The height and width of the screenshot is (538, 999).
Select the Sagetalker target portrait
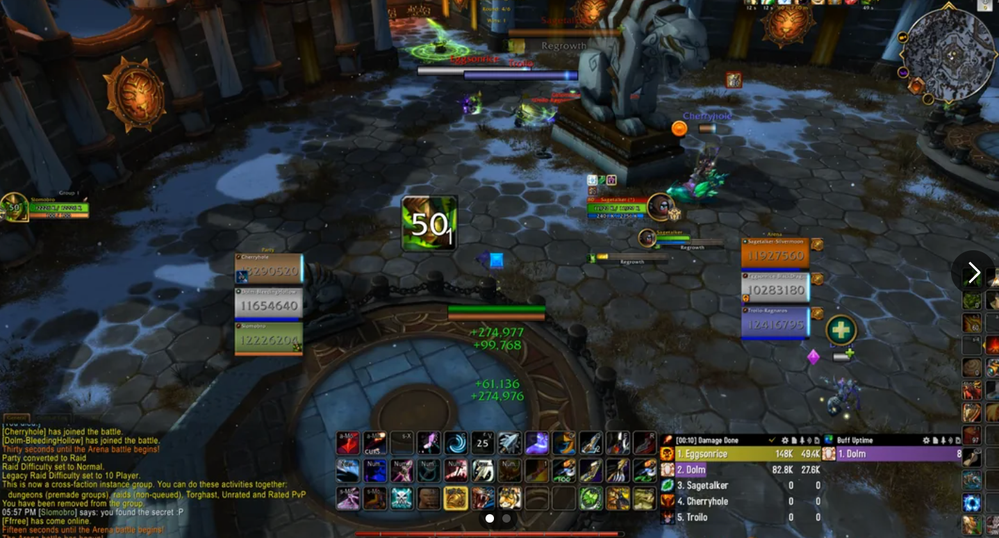(660, 206)
